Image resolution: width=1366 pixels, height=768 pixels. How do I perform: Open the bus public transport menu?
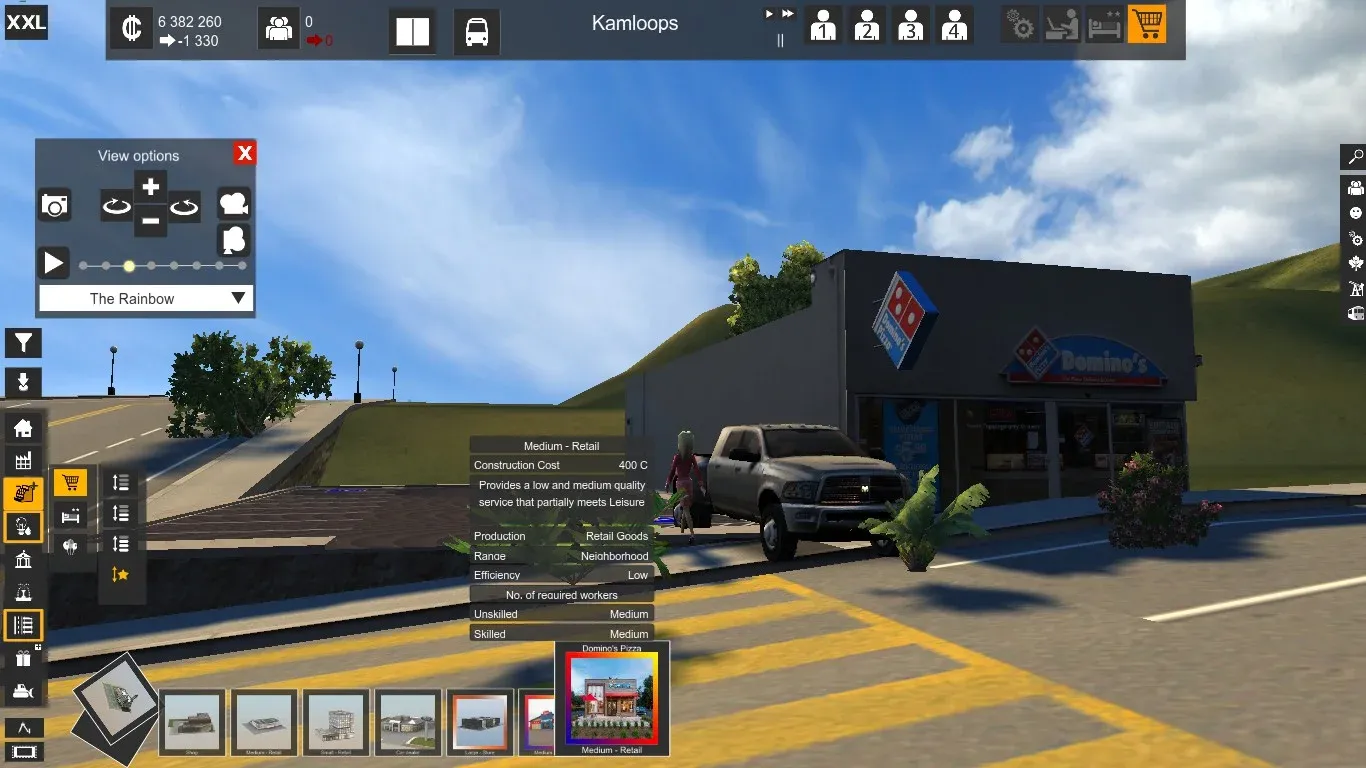[x=477, y=32]
